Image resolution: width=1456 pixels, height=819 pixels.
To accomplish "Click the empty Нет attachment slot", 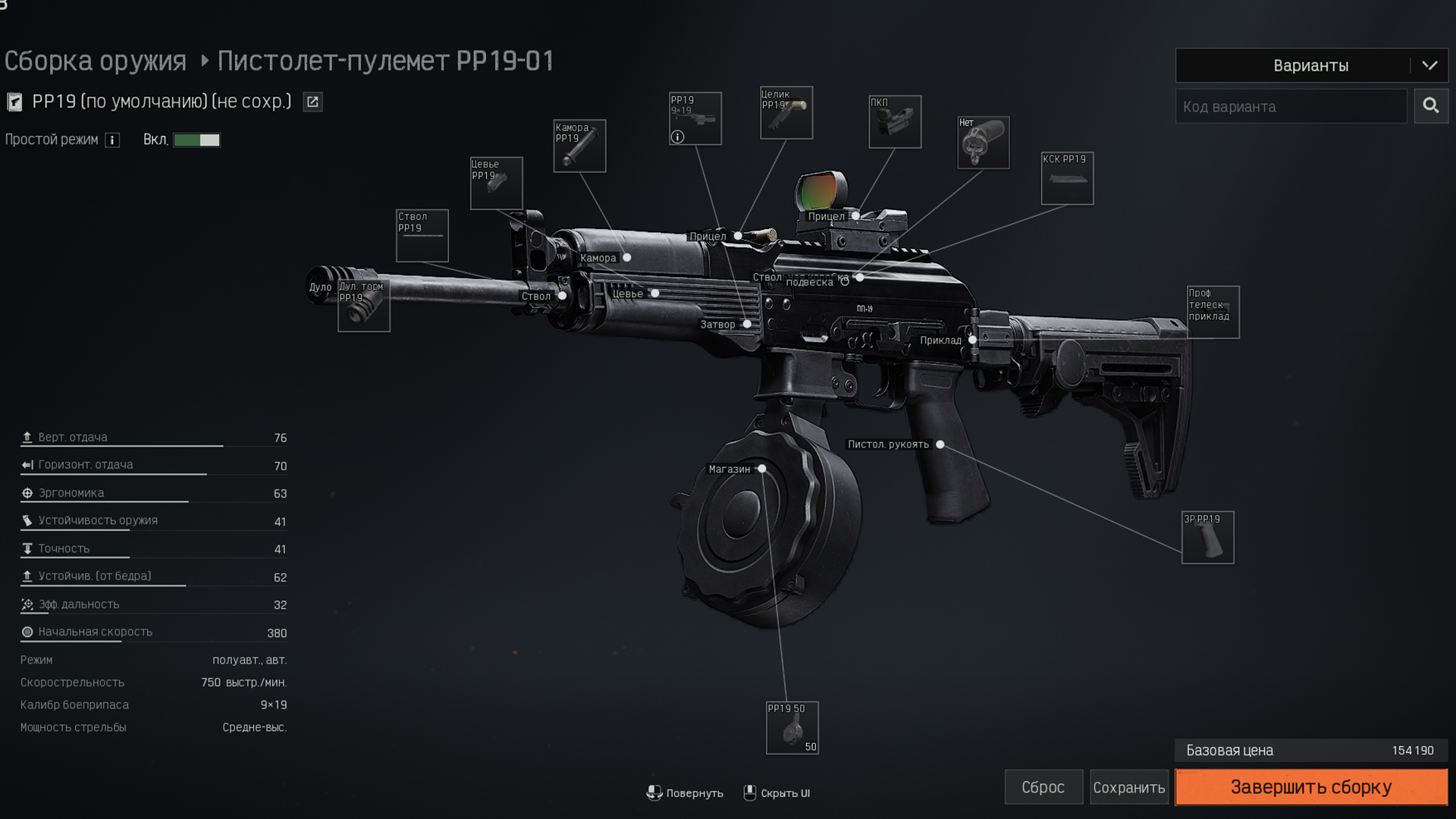I will click(x=983, y=143).
